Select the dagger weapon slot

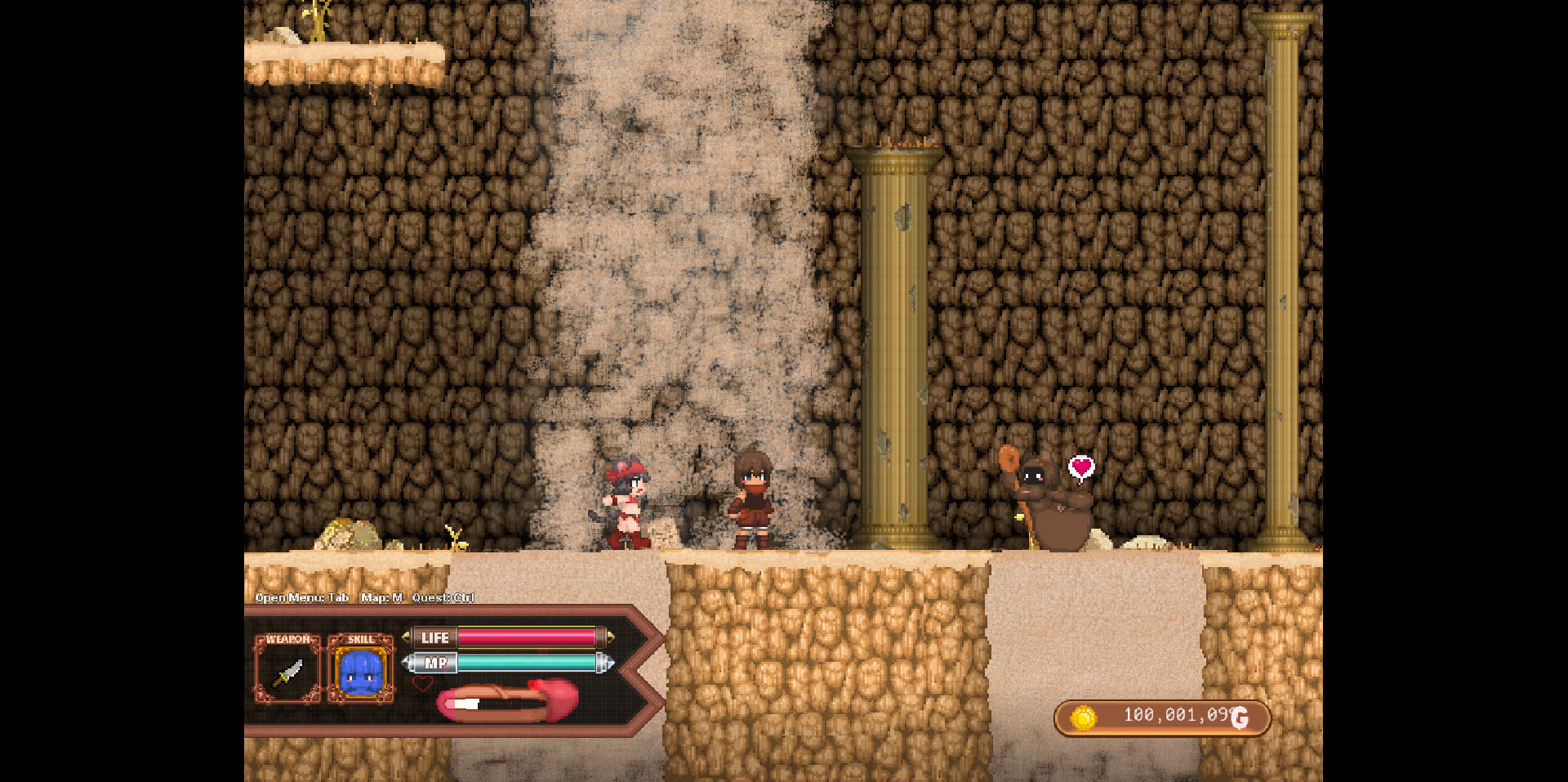pos(287,672)
